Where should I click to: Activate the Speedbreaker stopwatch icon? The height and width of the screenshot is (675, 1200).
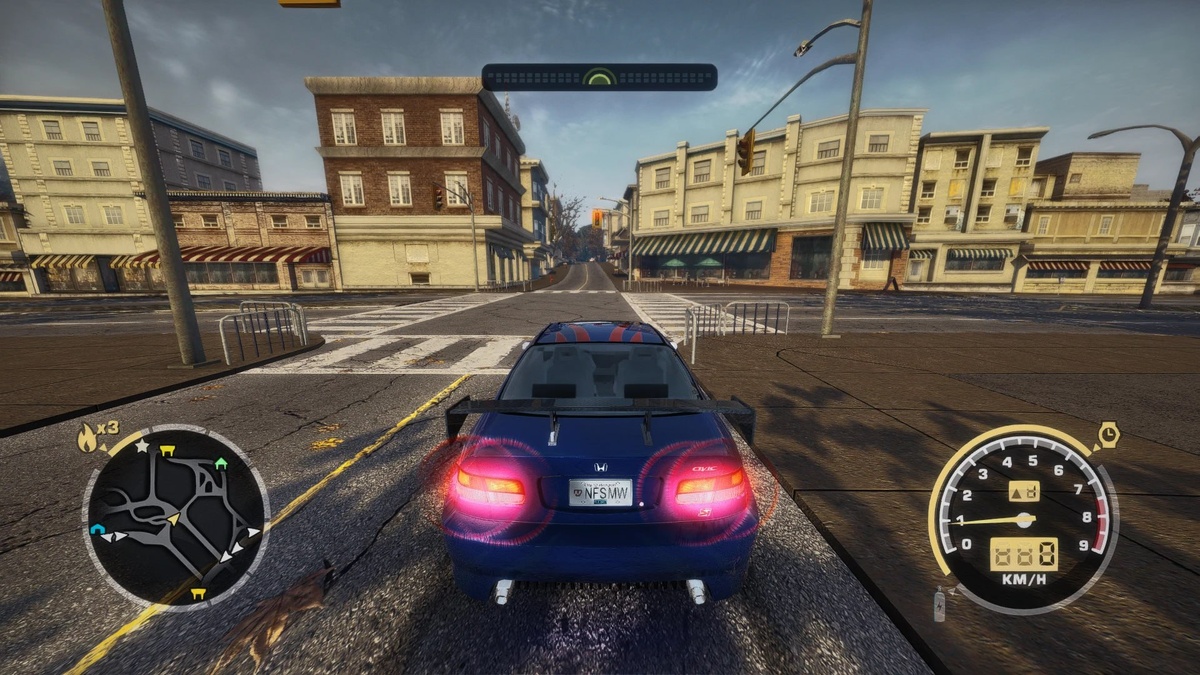[x=1107, y=436]
